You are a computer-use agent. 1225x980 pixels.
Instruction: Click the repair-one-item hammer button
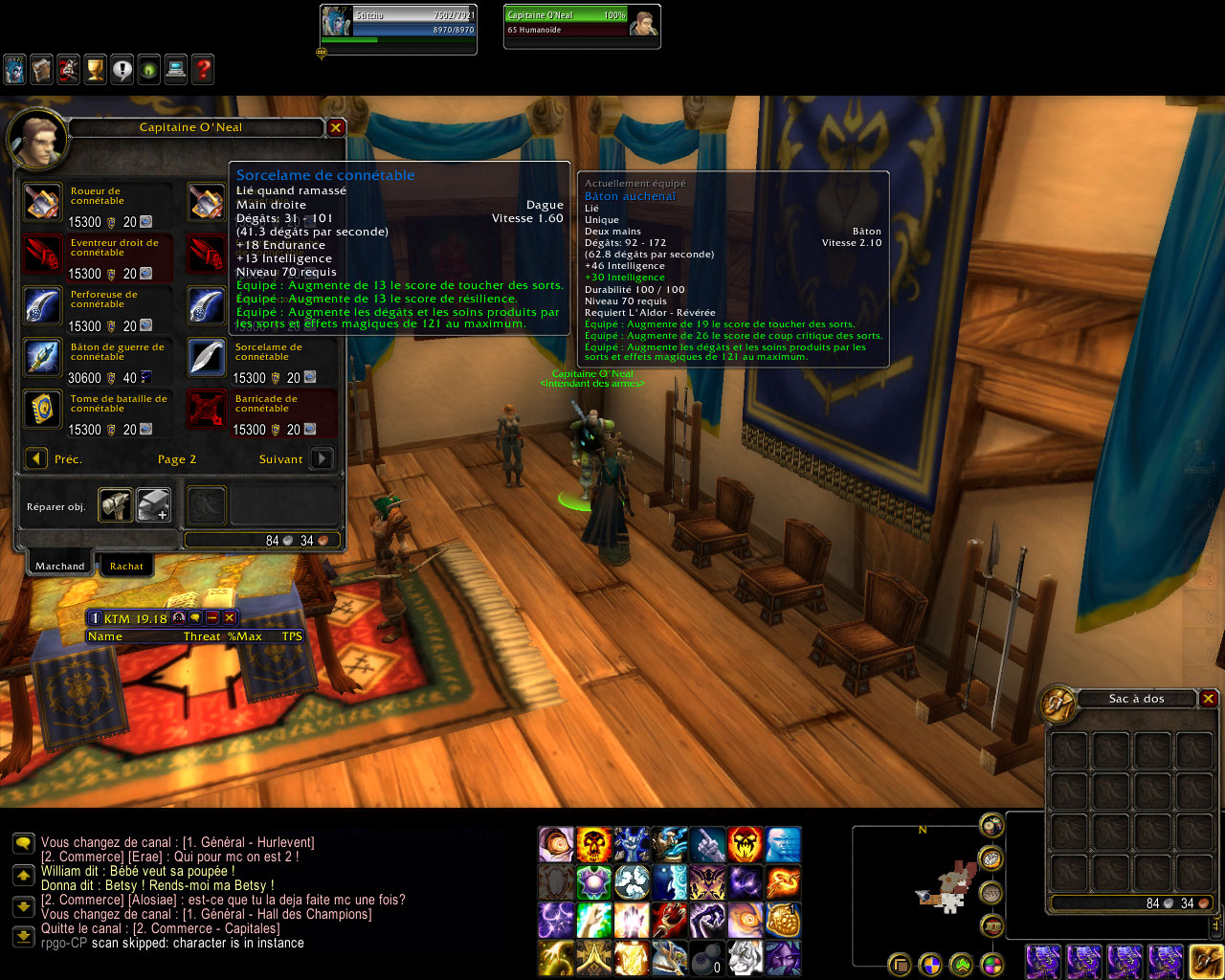click(116, 505)
